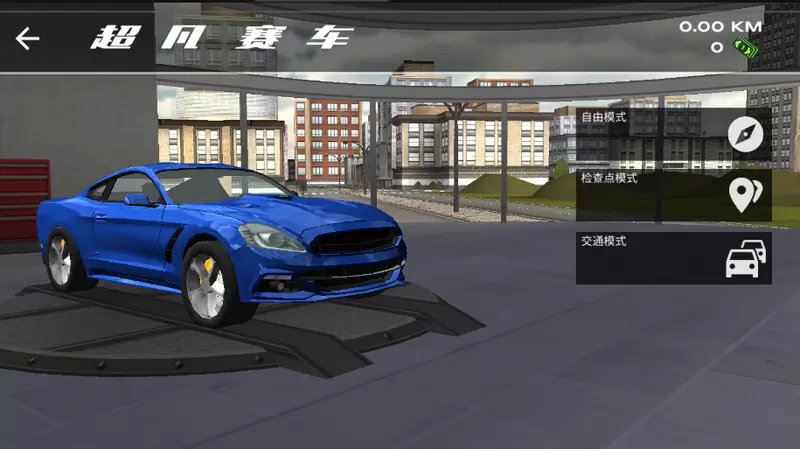
Task: Go back using the arrow button
Action: pos(28,39)
